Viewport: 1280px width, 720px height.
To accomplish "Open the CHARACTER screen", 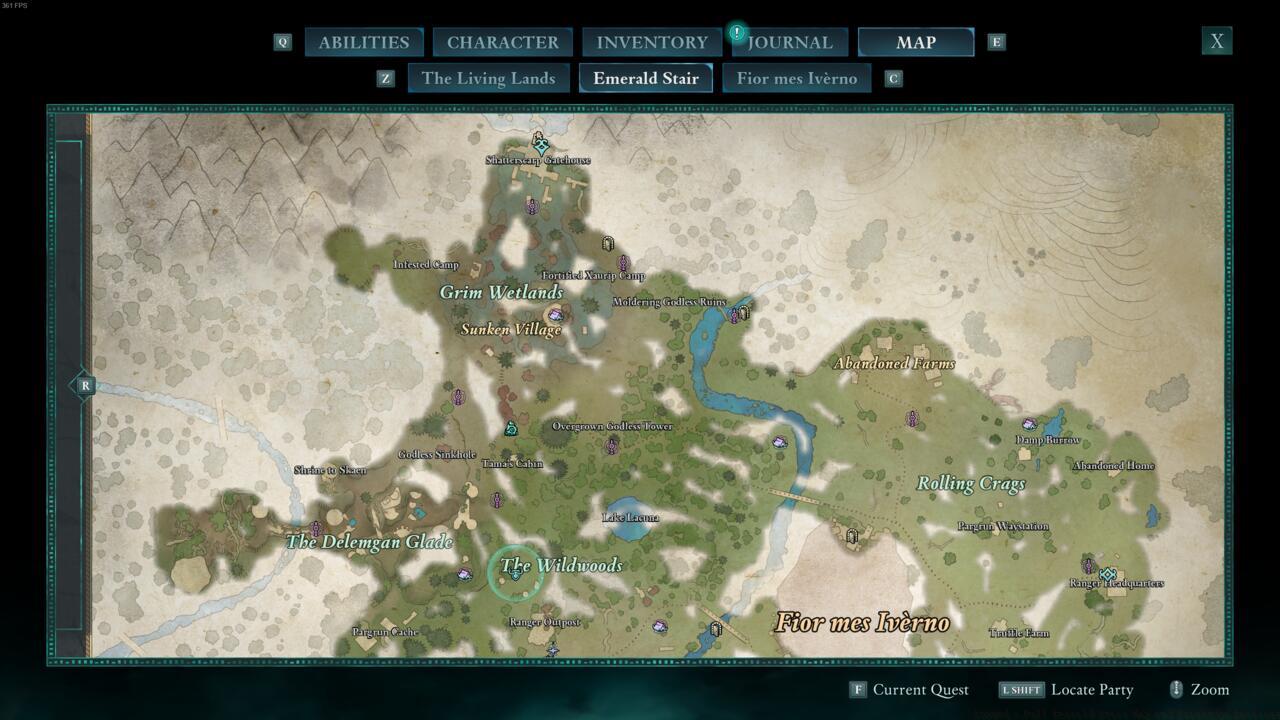I will 503,42.
